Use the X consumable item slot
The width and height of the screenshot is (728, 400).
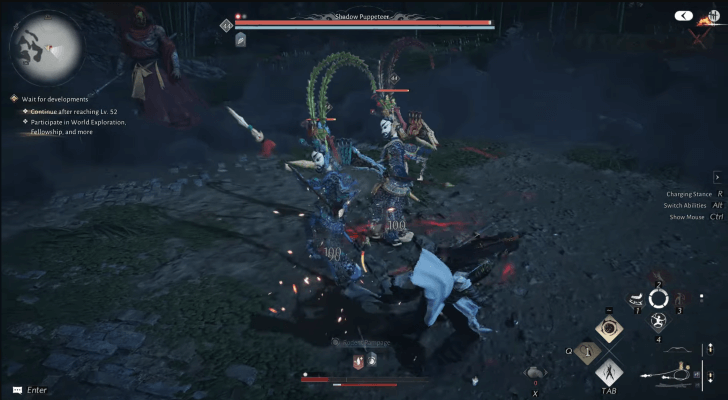click(535, 373)
